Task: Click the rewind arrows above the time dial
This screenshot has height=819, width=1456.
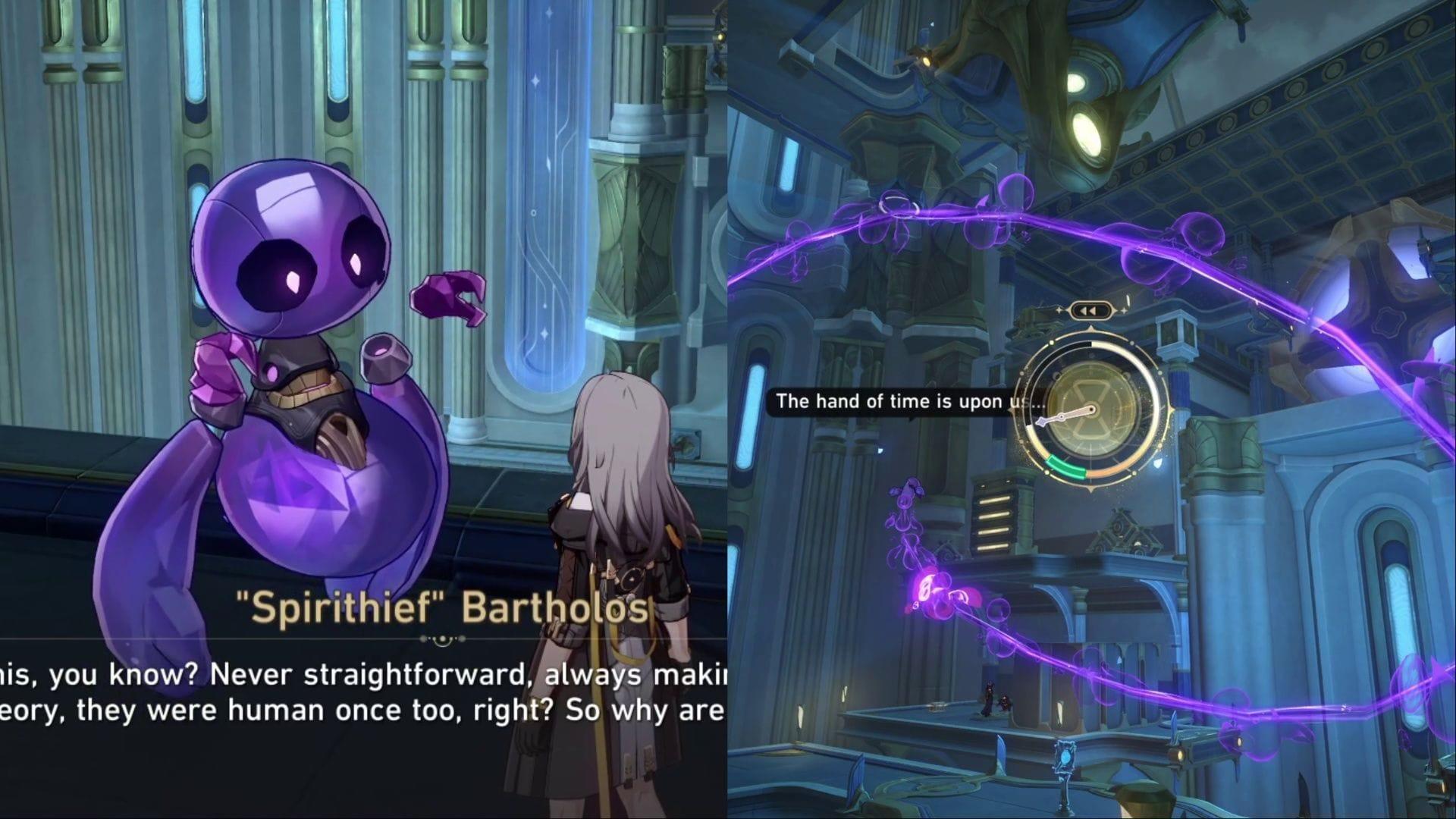Action: [1090, 311]
